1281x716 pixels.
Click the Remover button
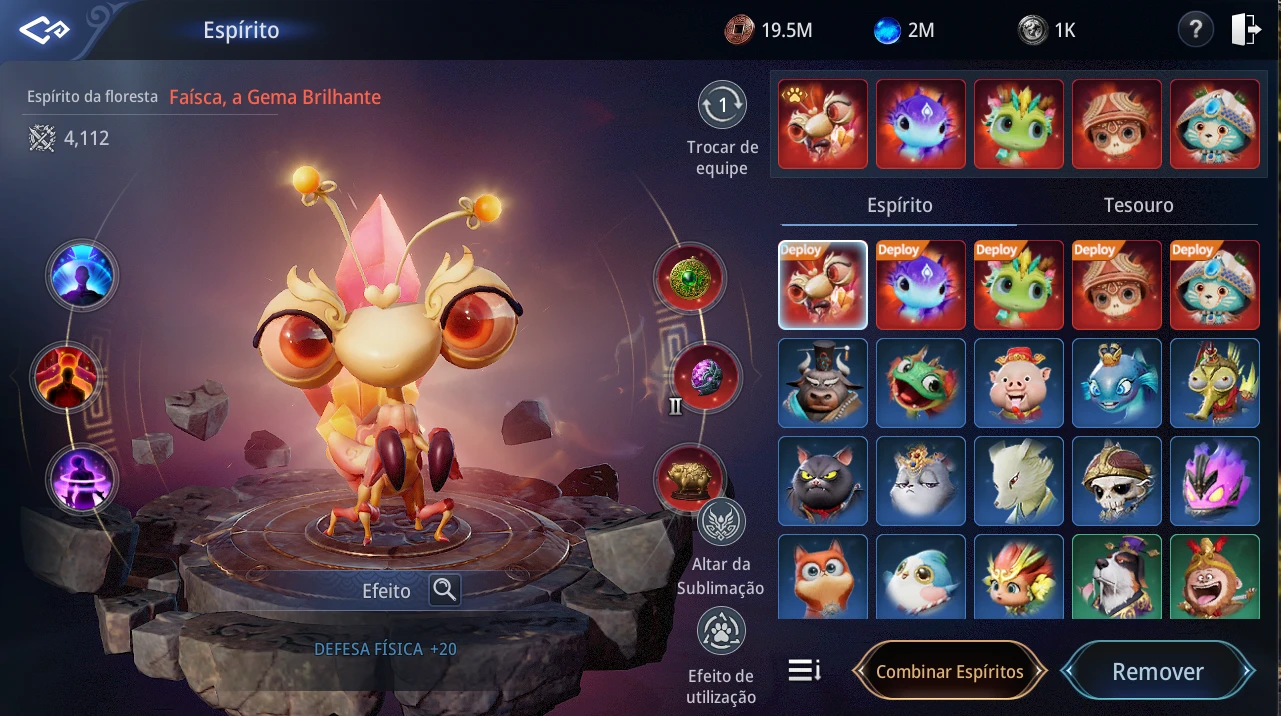pos(1157,672)
